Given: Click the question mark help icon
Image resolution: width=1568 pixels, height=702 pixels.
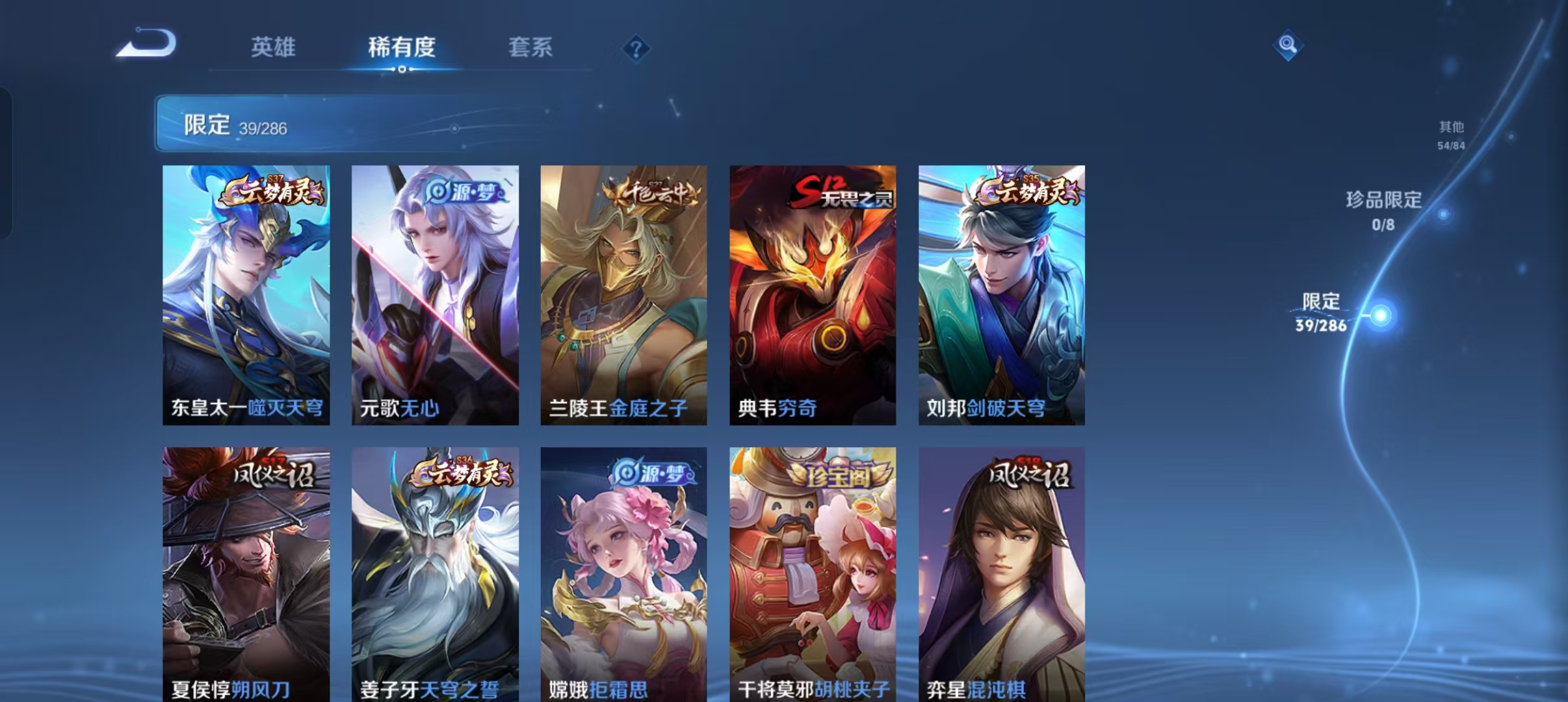Looking at the screenshot, I should coord(638,47).
